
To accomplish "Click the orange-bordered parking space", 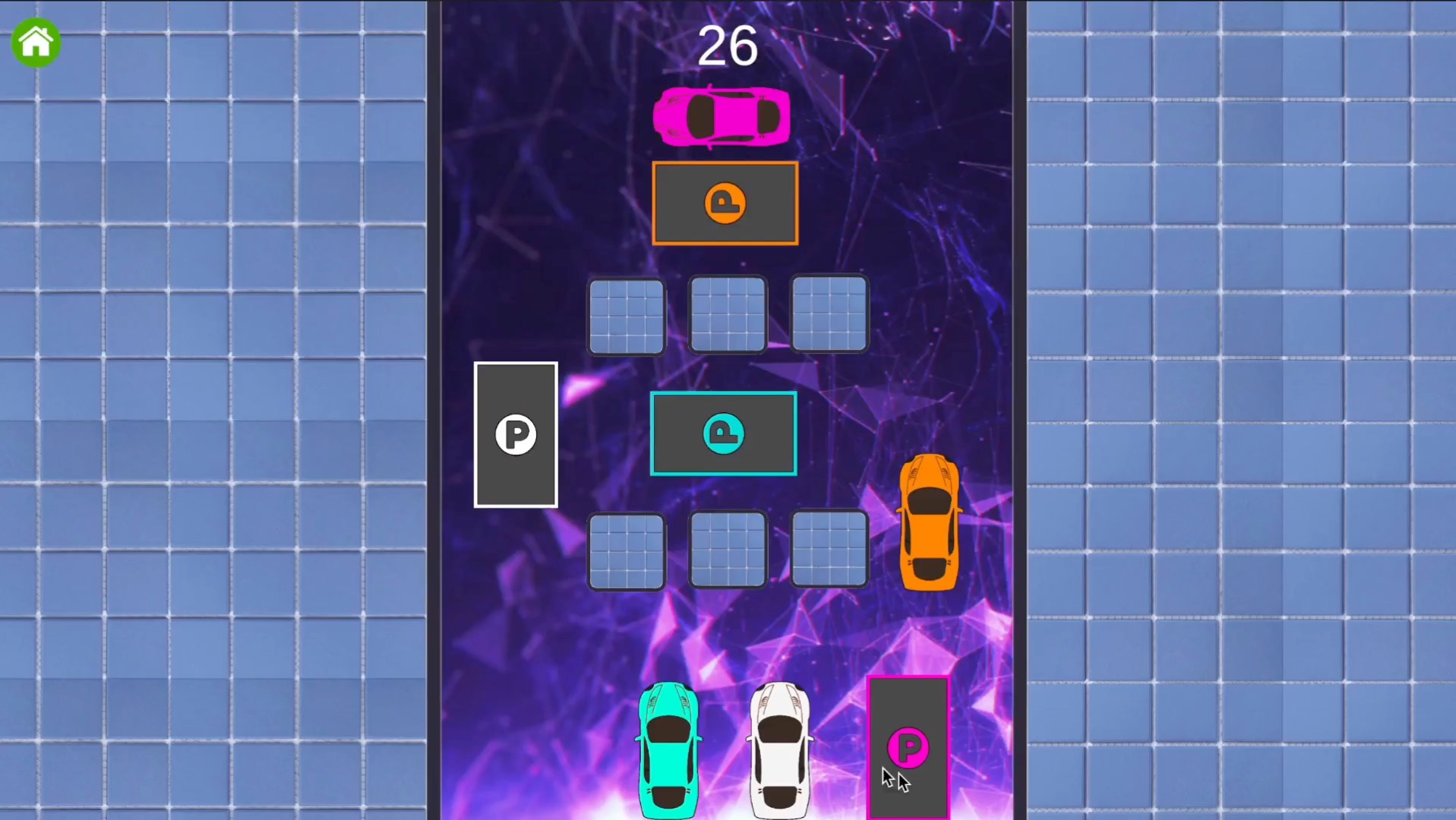I will tap(725, 203).
